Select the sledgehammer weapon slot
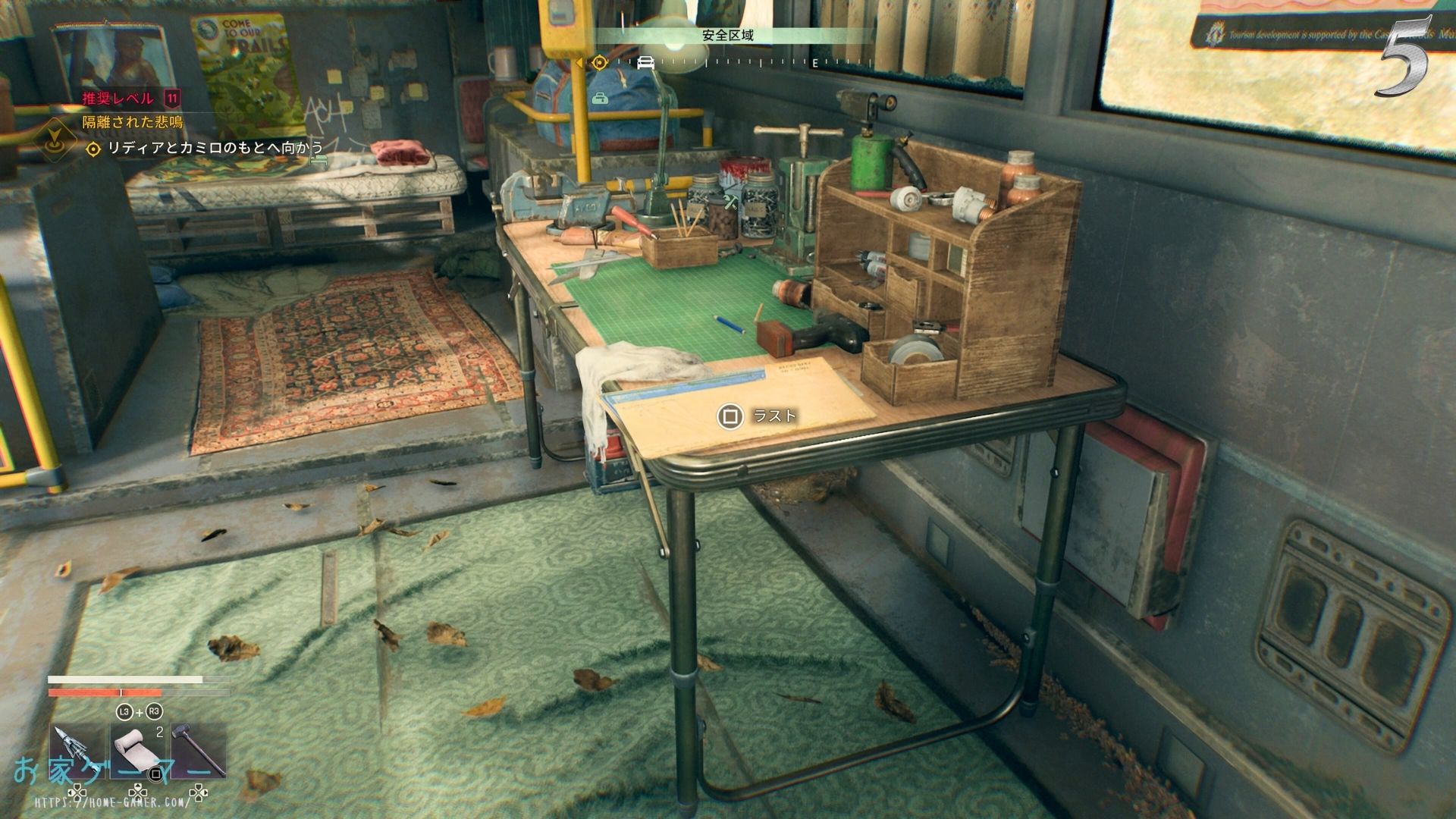 (199, 749)
